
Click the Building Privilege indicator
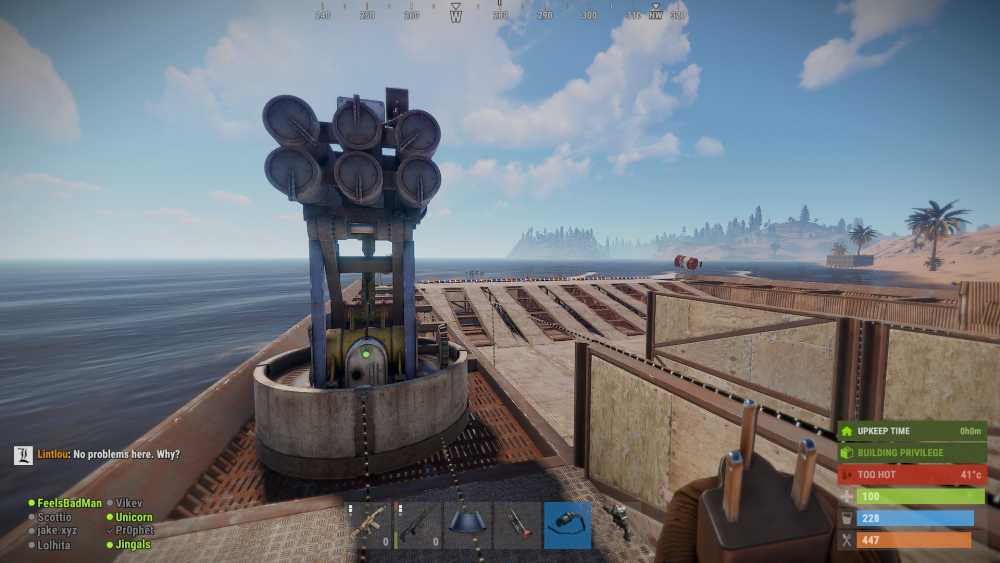tap(911, 453)
